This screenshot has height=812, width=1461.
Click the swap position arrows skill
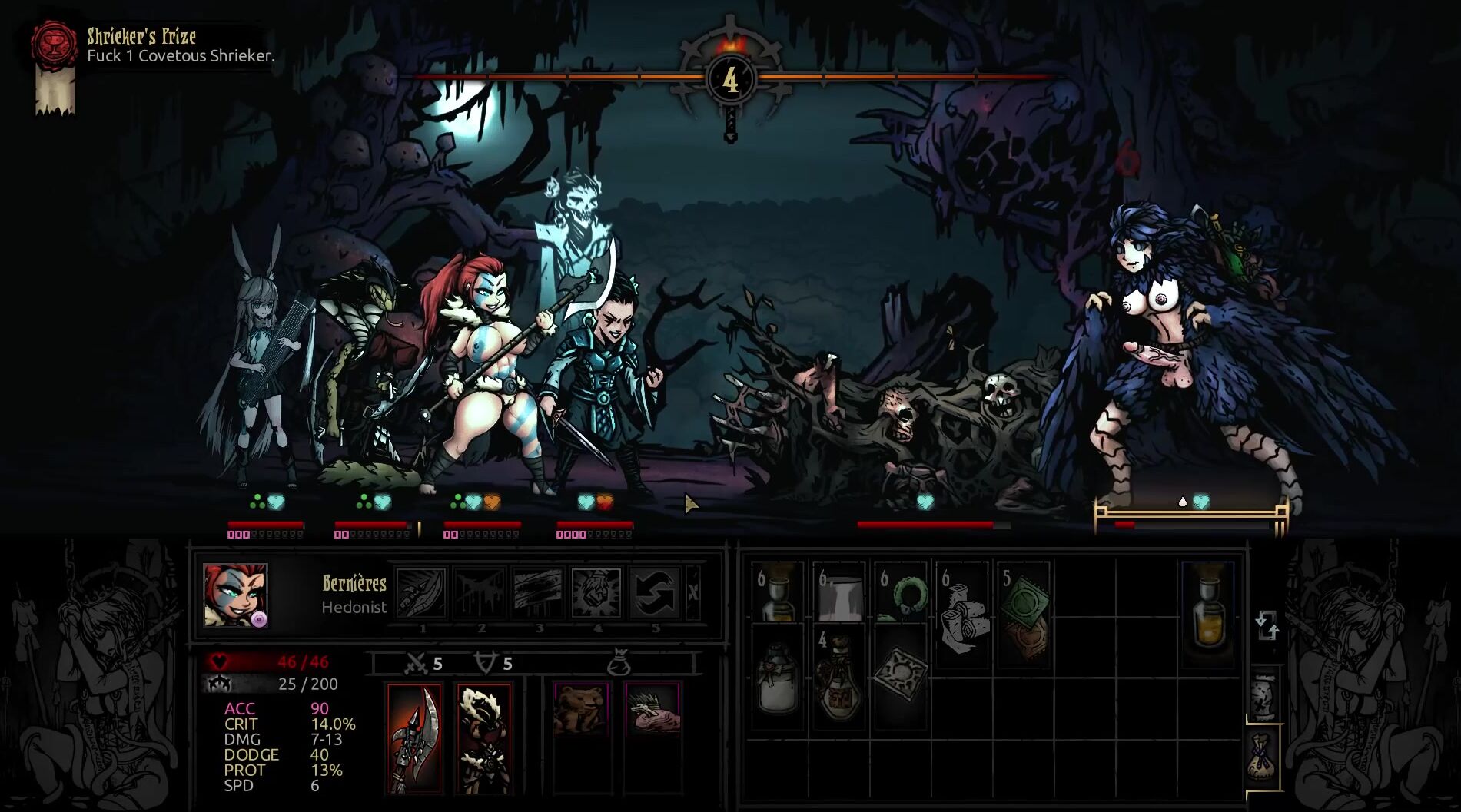(x=654, y=592)
